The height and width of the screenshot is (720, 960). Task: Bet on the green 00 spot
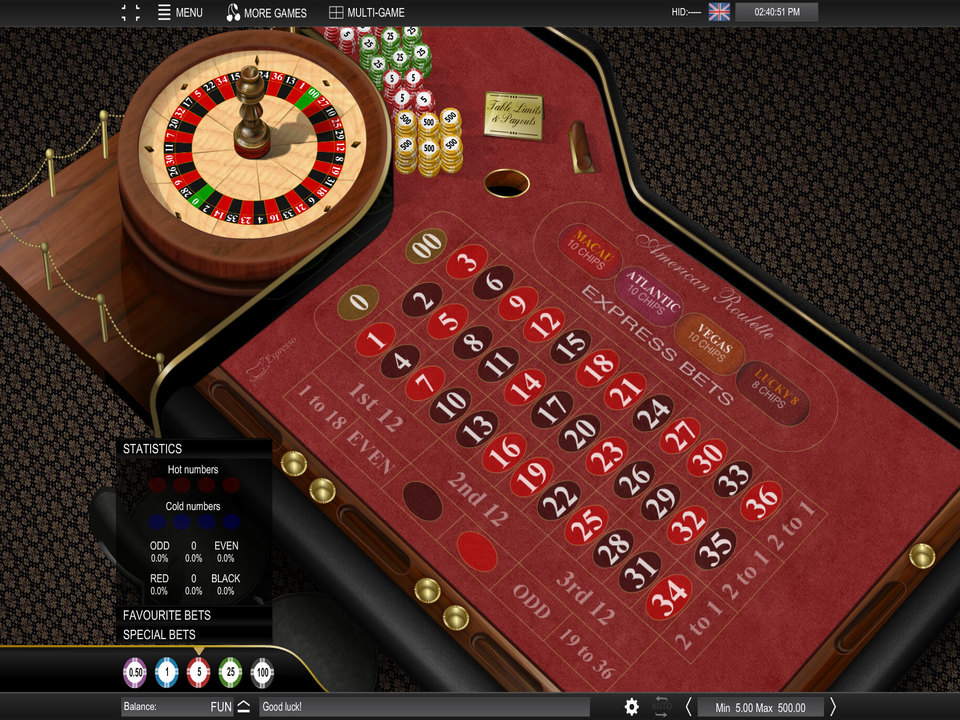click(427, 245)
